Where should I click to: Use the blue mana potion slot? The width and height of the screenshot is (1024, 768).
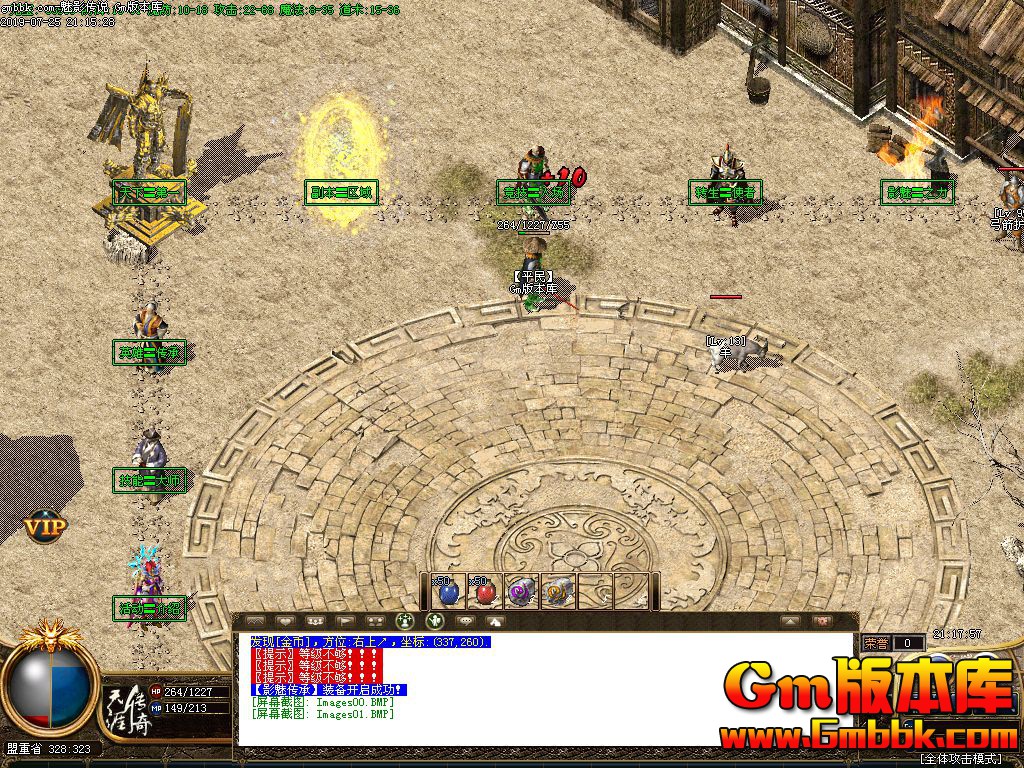(447, 592)
